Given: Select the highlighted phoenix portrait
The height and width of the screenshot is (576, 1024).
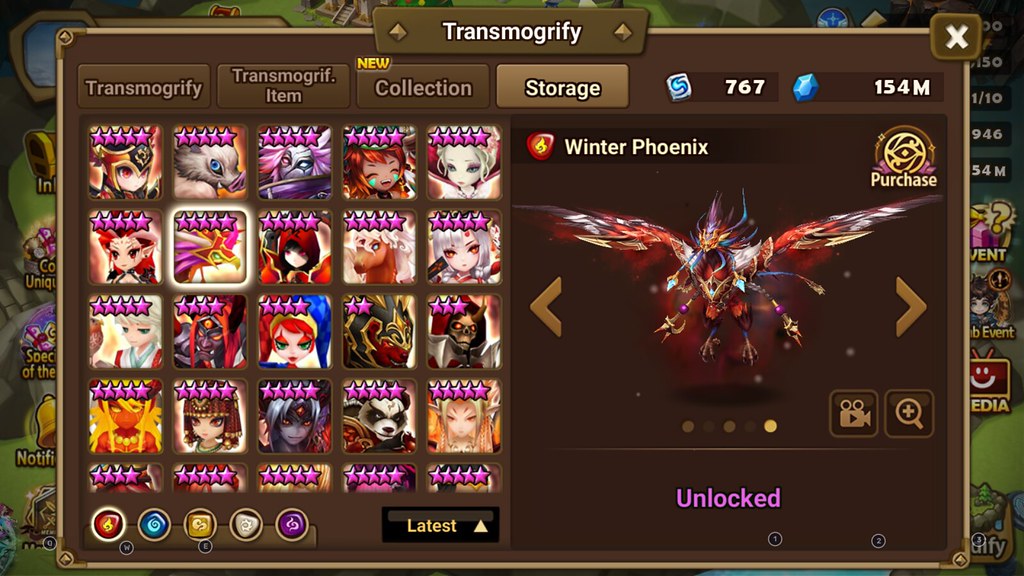Looking at the screenshot, I should click(x=209, y=247).
